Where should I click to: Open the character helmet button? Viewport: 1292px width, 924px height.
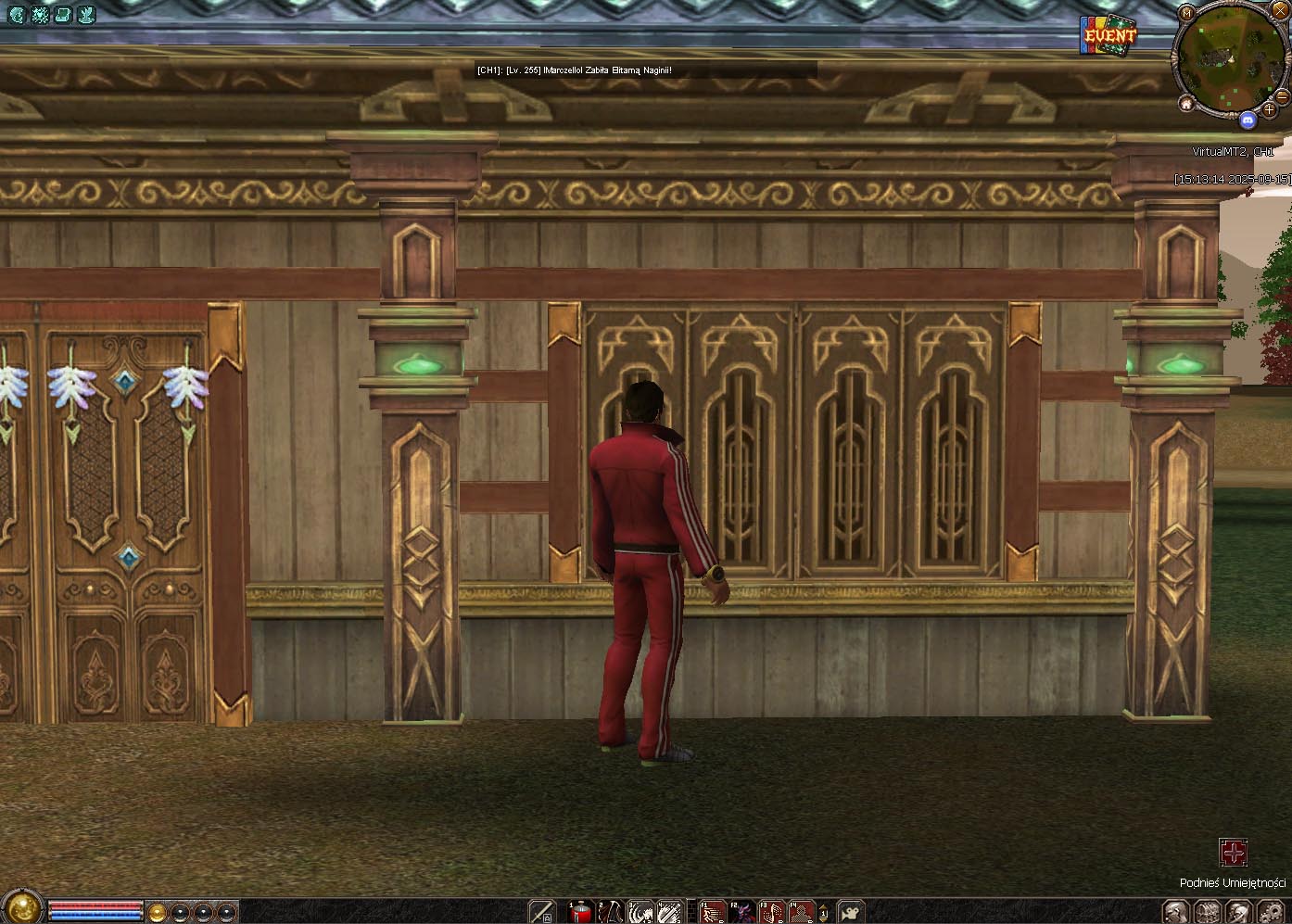click(x=1175, y=912)
